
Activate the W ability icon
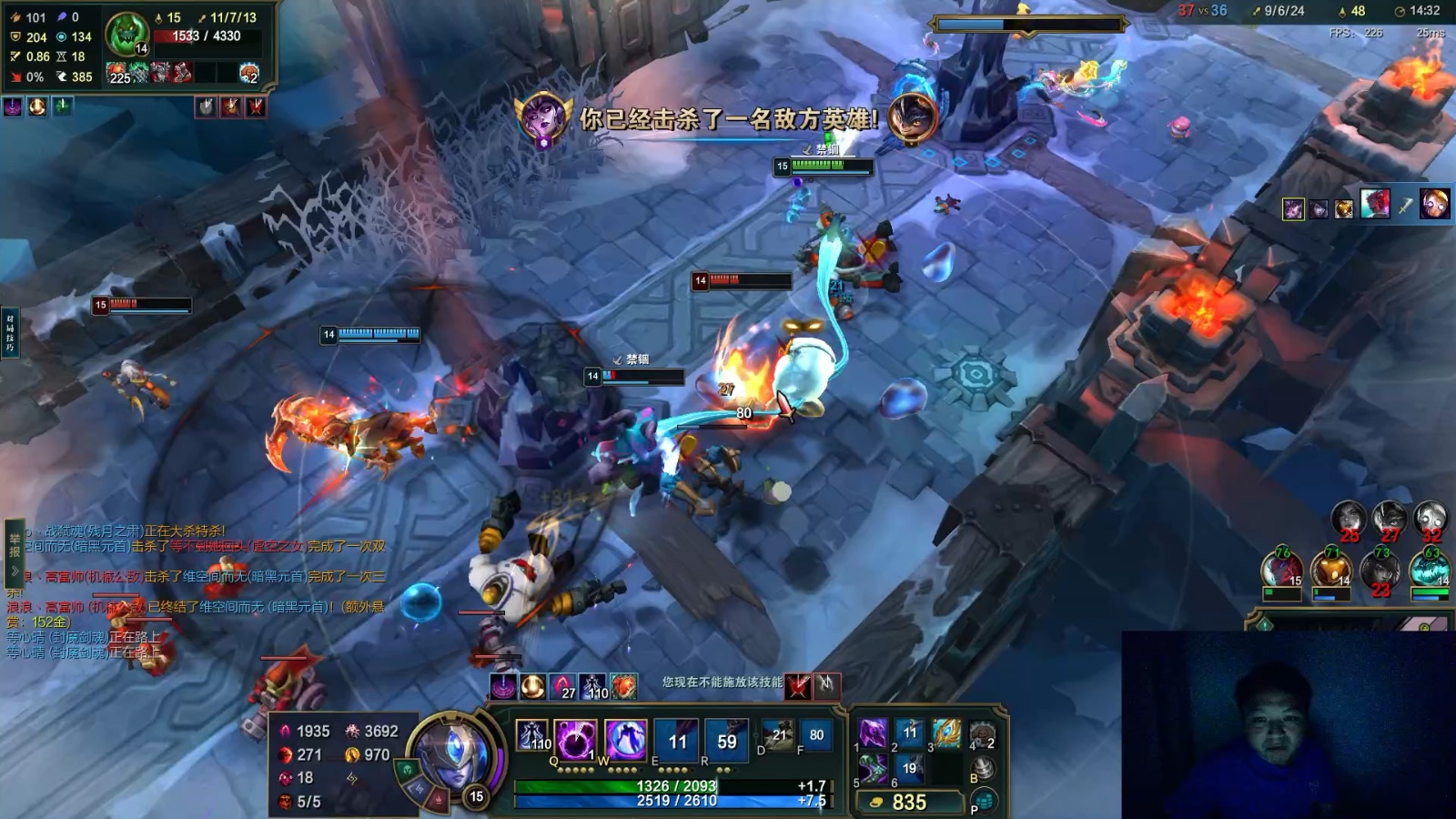(624, 739)
